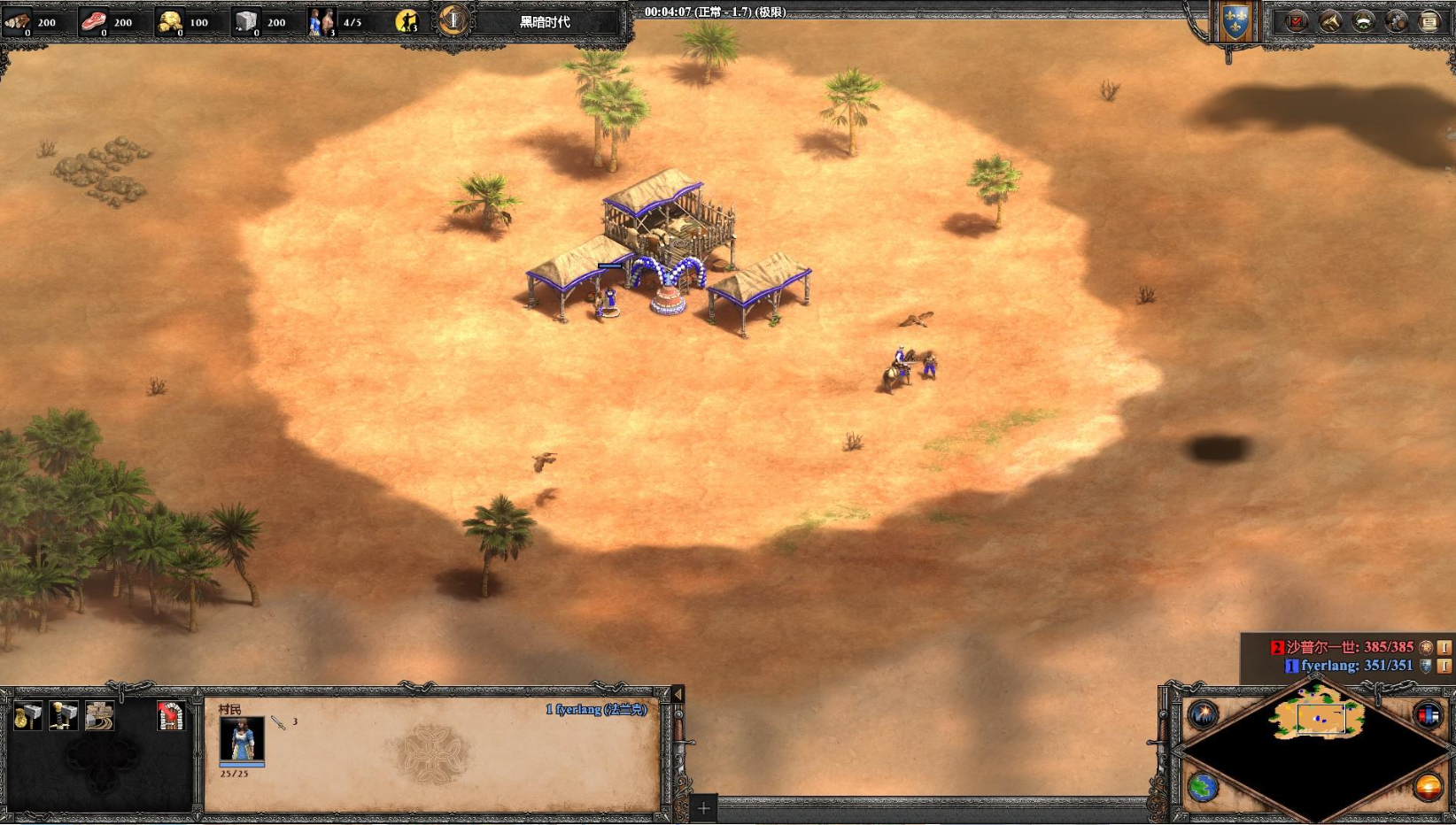Screen dimensions: 1456x825
Task: Open the diplomacy wreath button
Action: click(x=1364, y=21)
